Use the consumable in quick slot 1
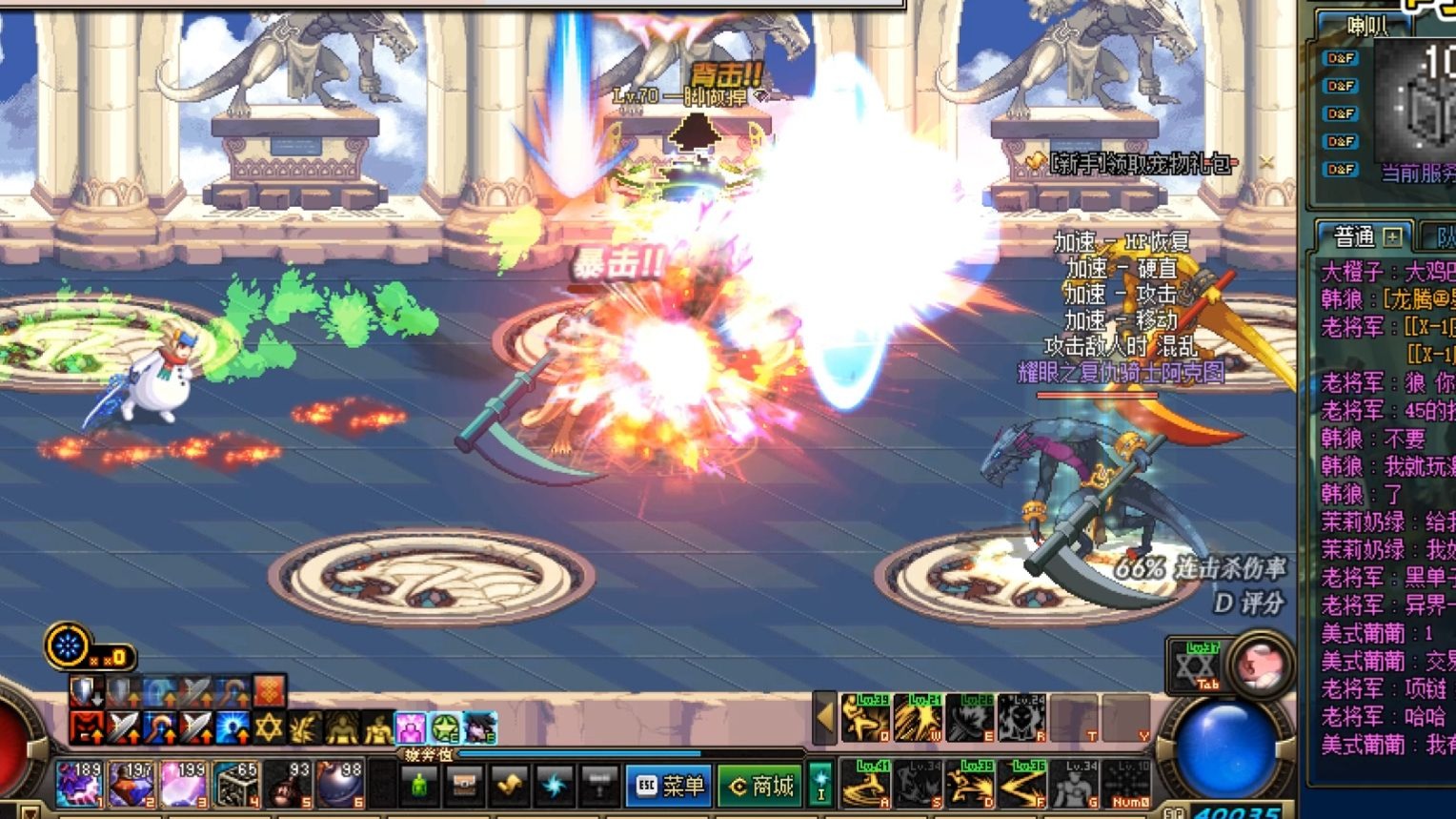1456x819 pixels. pyautogui.click(x=79, y=784)
